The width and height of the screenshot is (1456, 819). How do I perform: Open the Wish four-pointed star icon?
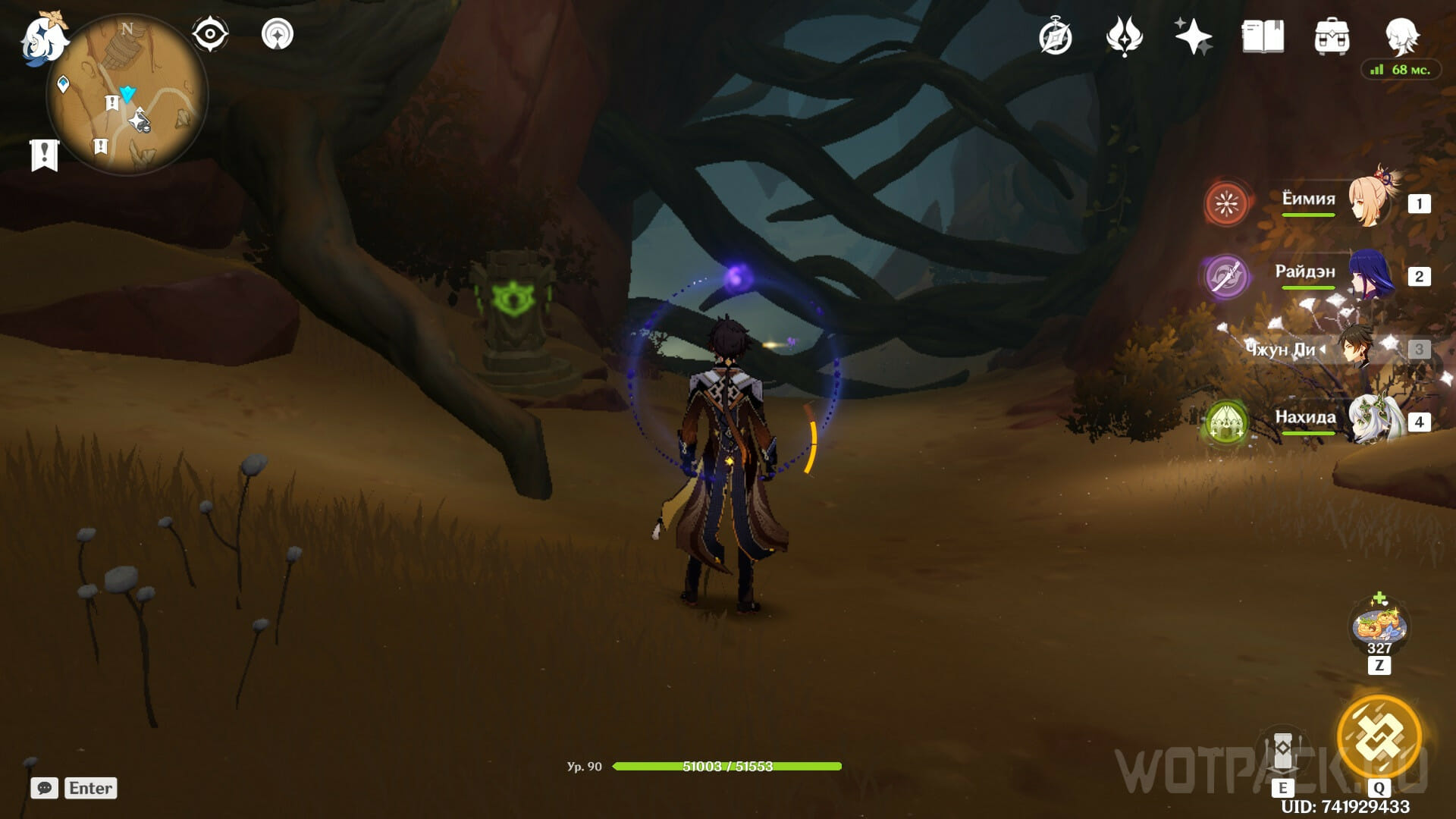click(x=1193, y=36)
